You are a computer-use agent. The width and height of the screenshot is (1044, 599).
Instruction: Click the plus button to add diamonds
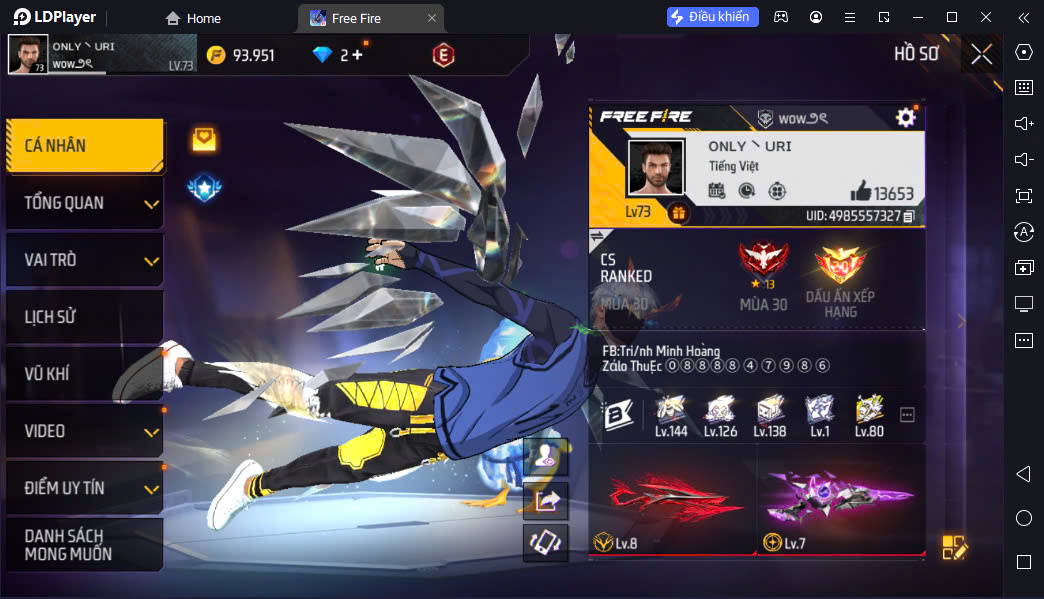[x=357, y=55]
